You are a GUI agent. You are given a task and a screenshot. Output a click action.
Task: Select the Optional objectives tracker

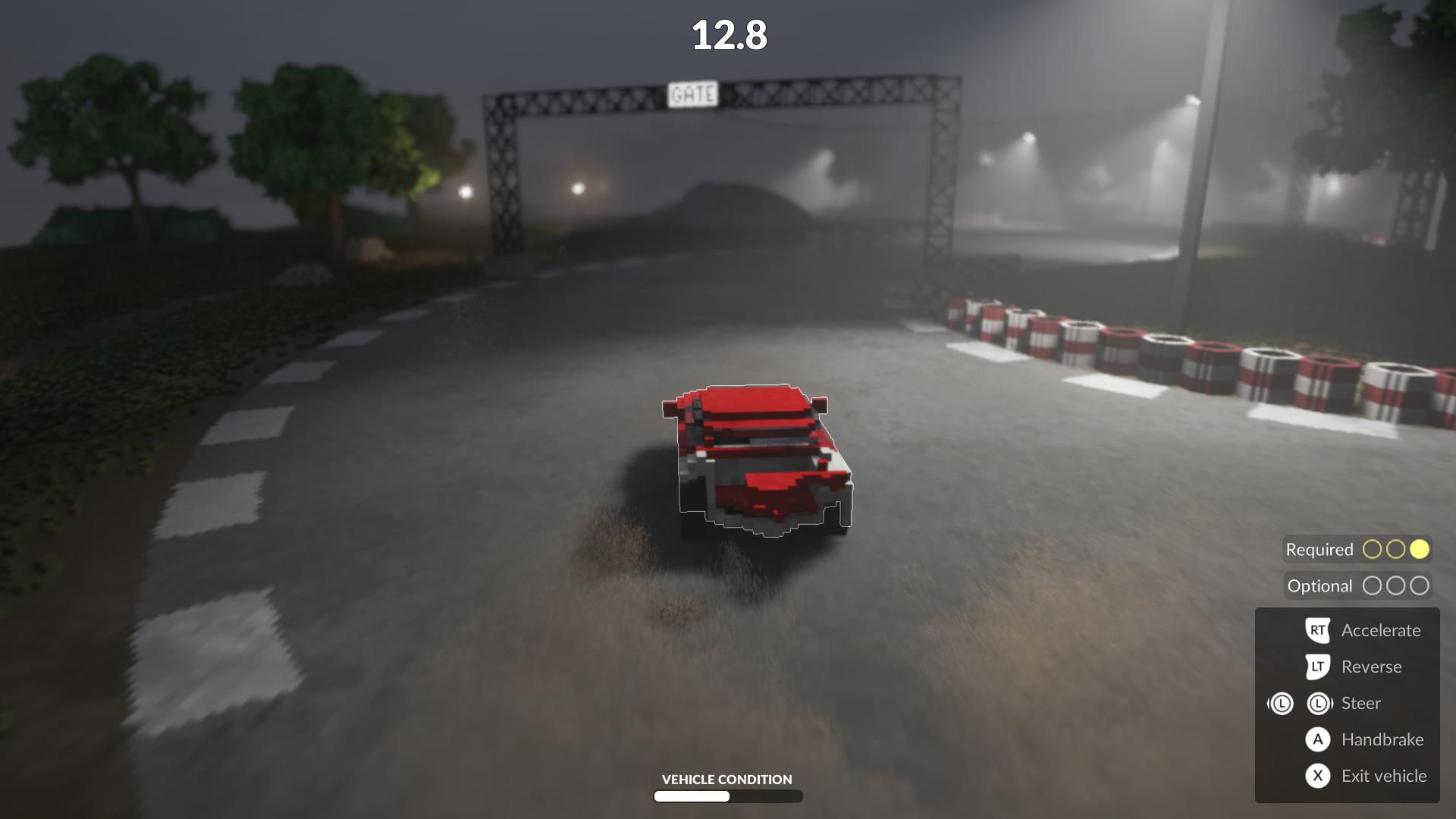pyautogui.click(x=1357, y=585)
